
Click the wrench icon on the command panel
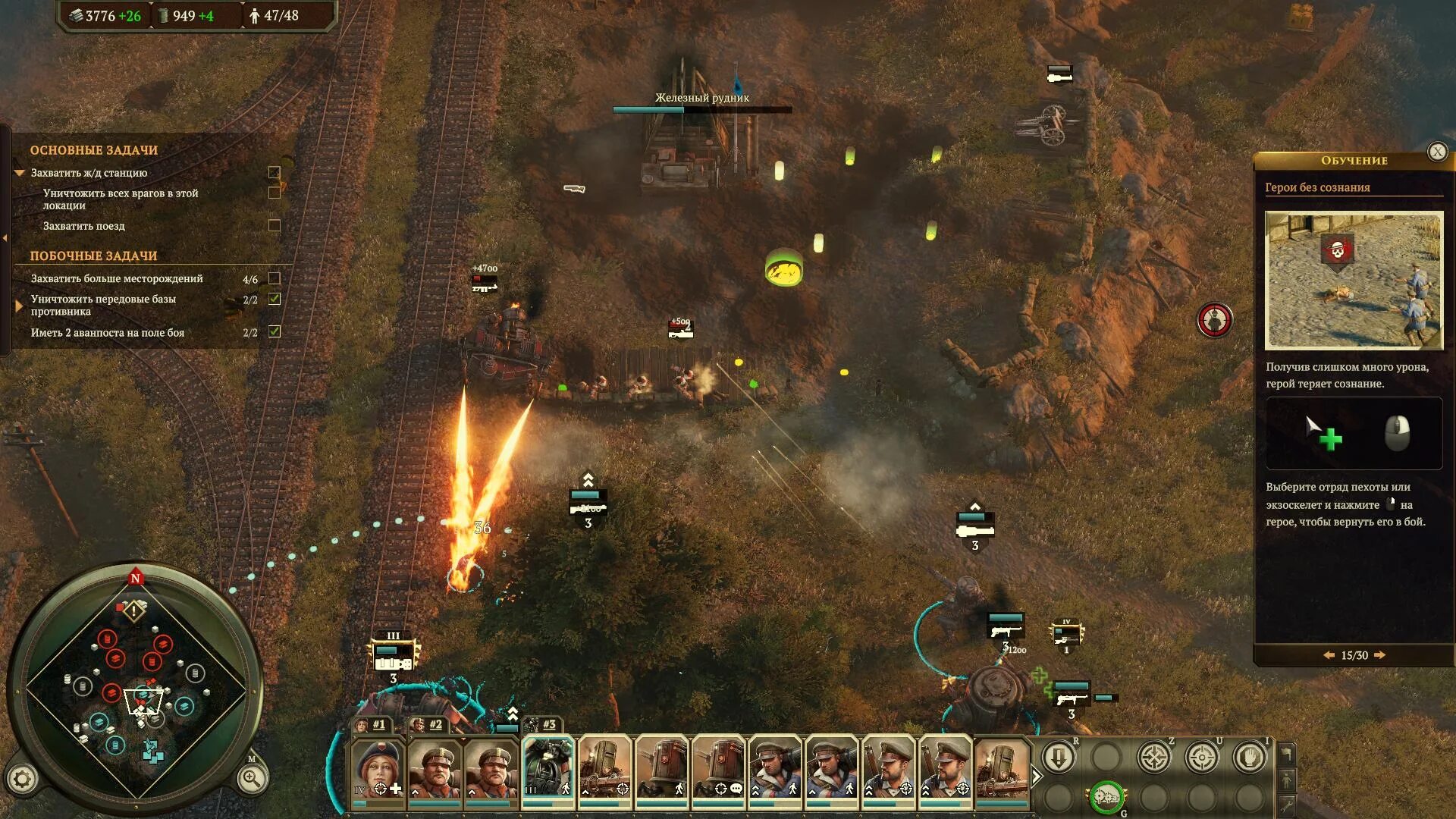point(1287,805)
